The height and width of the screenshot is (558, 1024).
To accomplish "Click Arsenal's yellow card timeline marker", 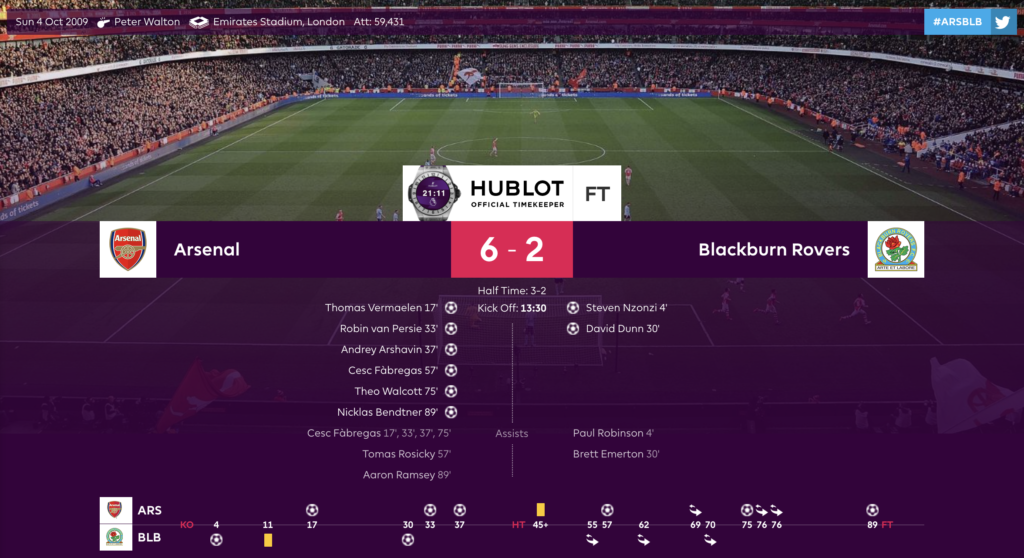I will [x=541, y=510].
